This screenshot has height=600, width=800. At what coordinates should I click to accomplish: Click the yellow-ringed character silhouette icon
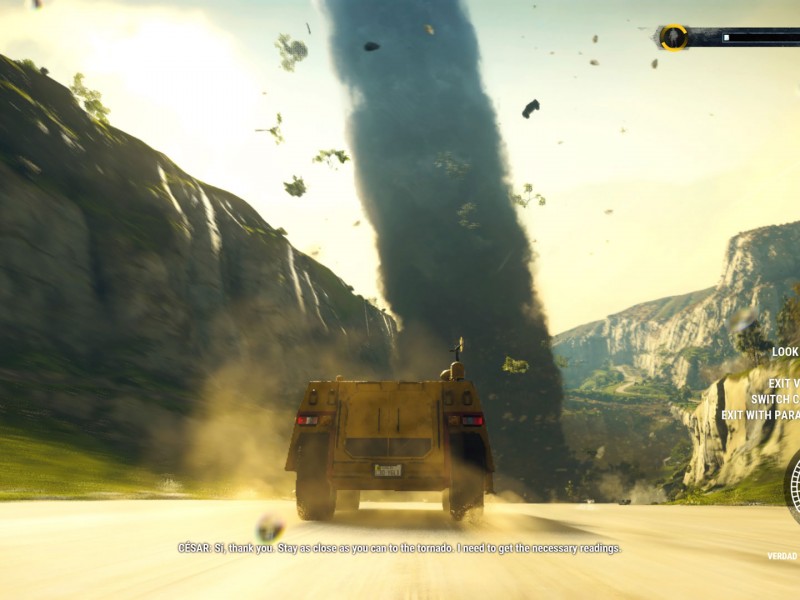673,37
